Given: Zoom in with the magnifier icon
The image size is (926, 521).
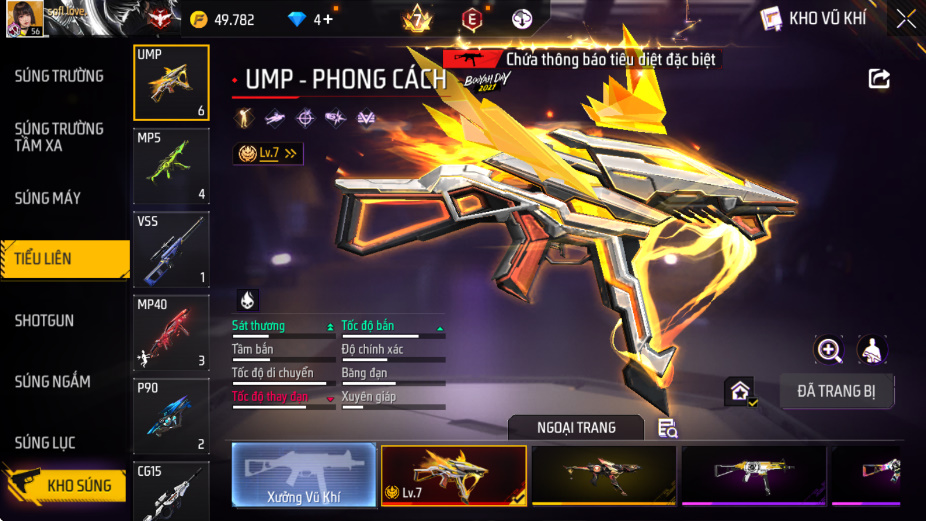Looking at the screenshot, I should (x=829, y=349).
